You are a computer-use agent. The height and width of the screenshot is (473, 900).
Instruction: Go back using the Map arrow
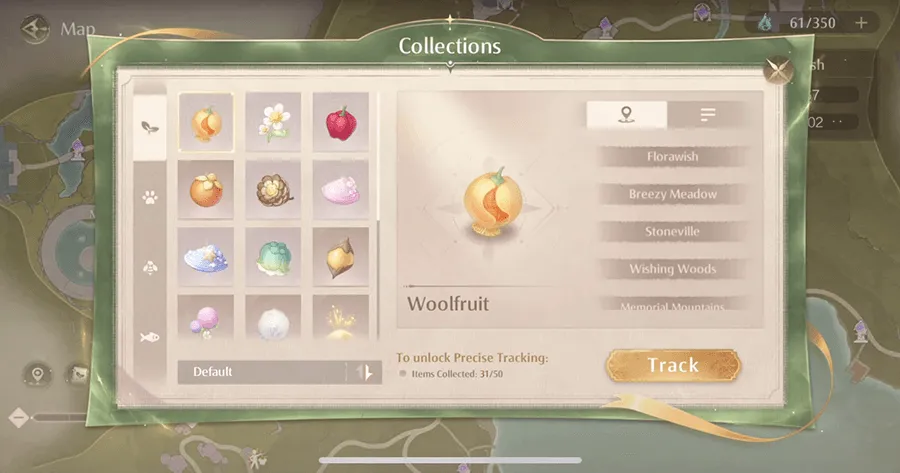point(36,27)
